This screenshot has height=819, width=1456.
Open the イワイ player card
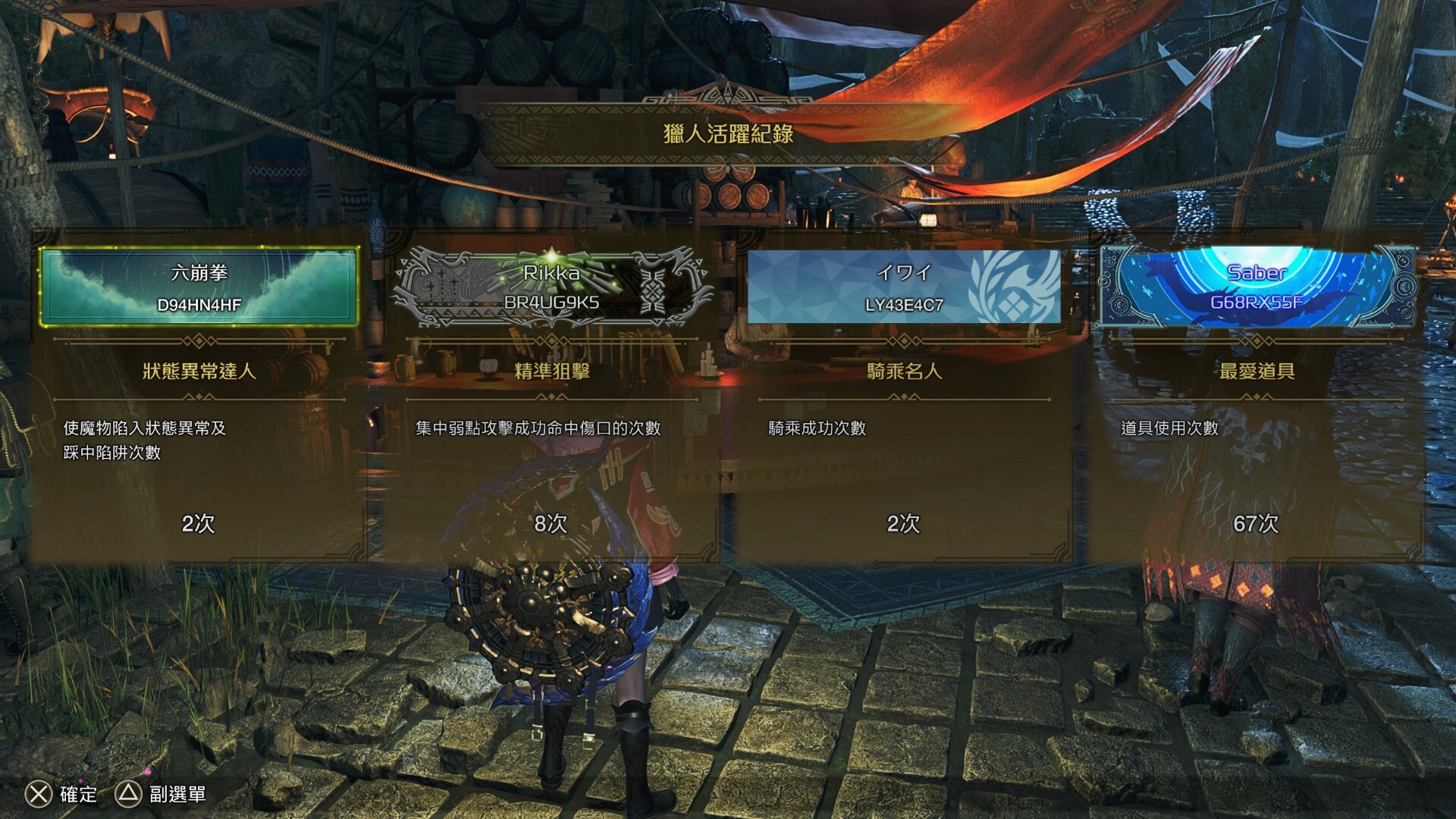tap(904, 287)
